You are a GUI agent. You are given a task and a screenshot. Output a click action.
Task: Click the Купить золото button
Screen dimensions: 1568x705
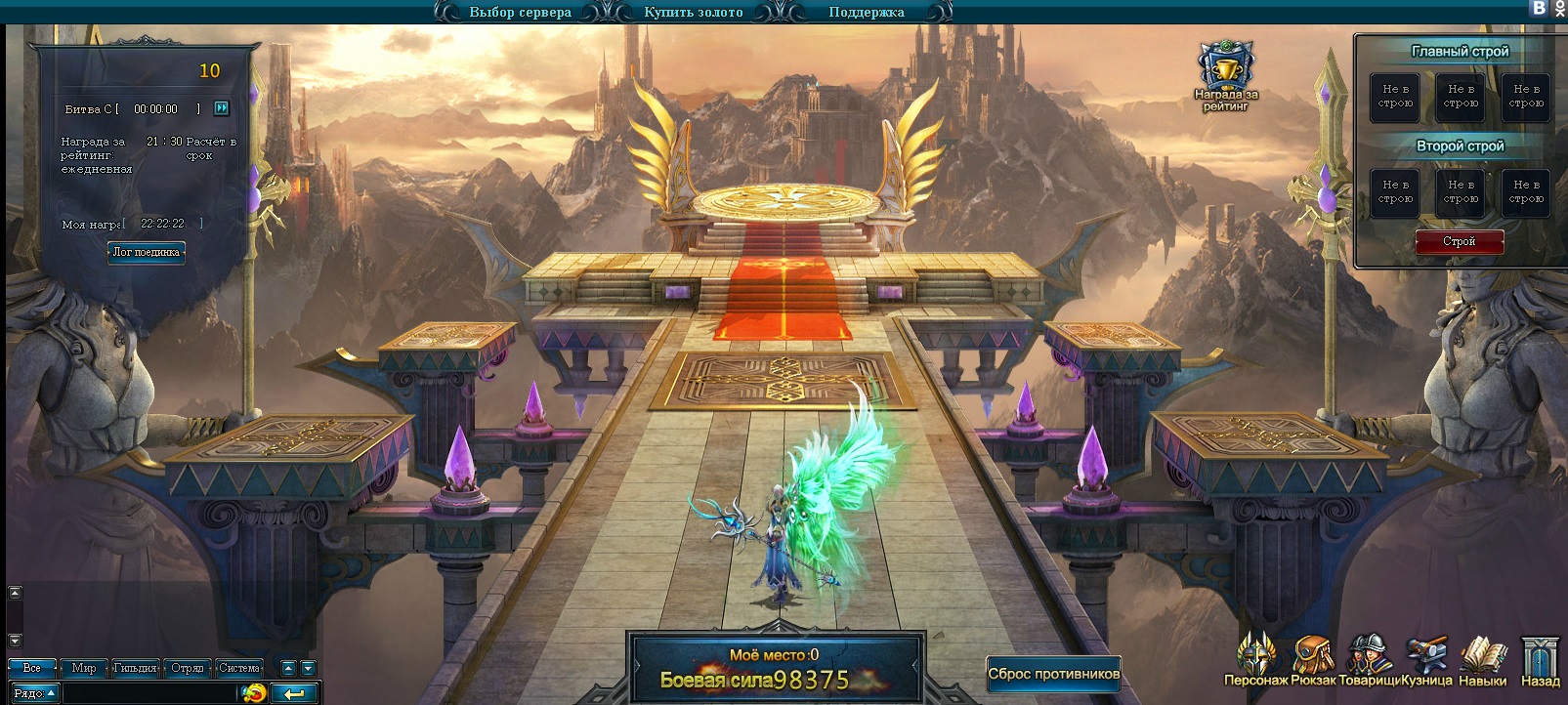(x=693, y=13)
